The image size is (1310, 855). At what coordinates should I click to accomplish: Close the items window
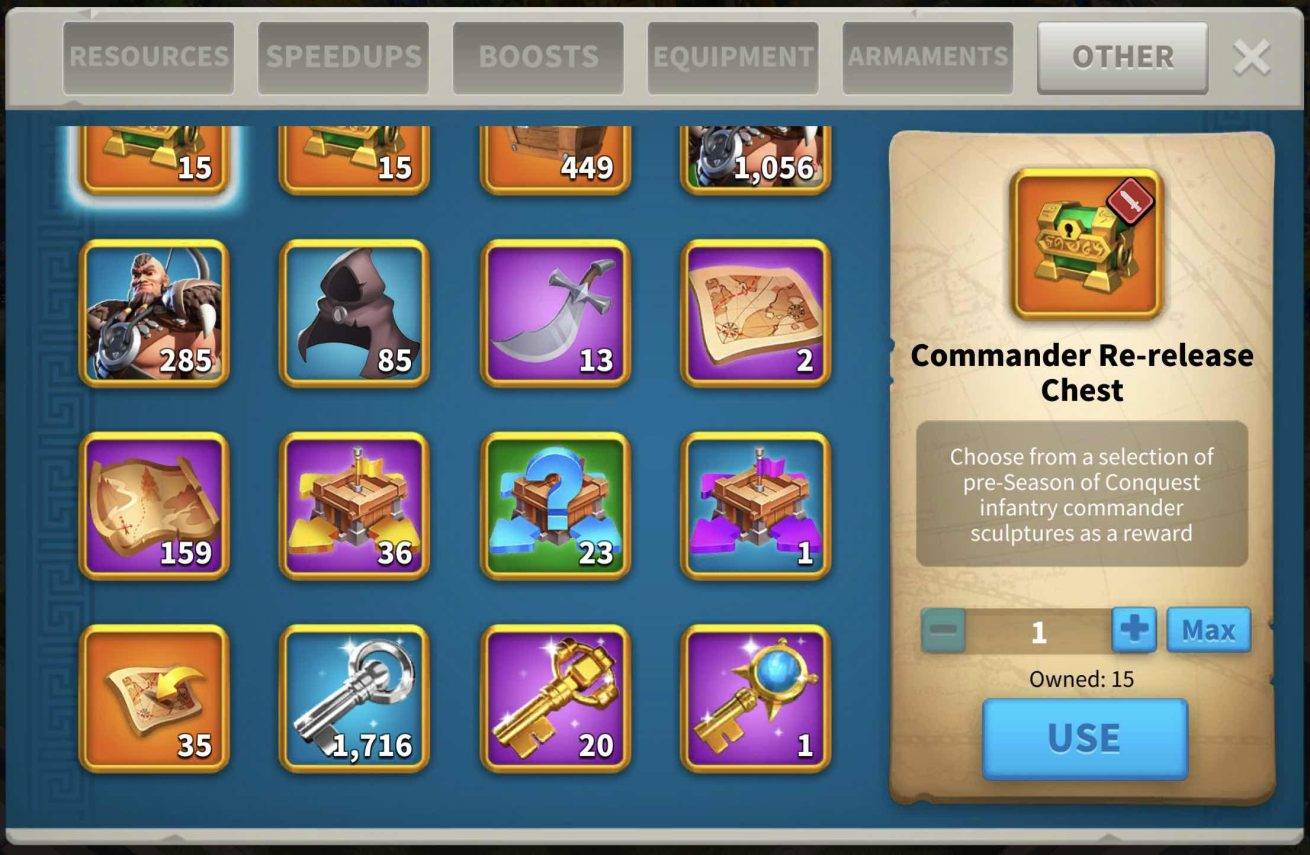tap(1252, 57)
